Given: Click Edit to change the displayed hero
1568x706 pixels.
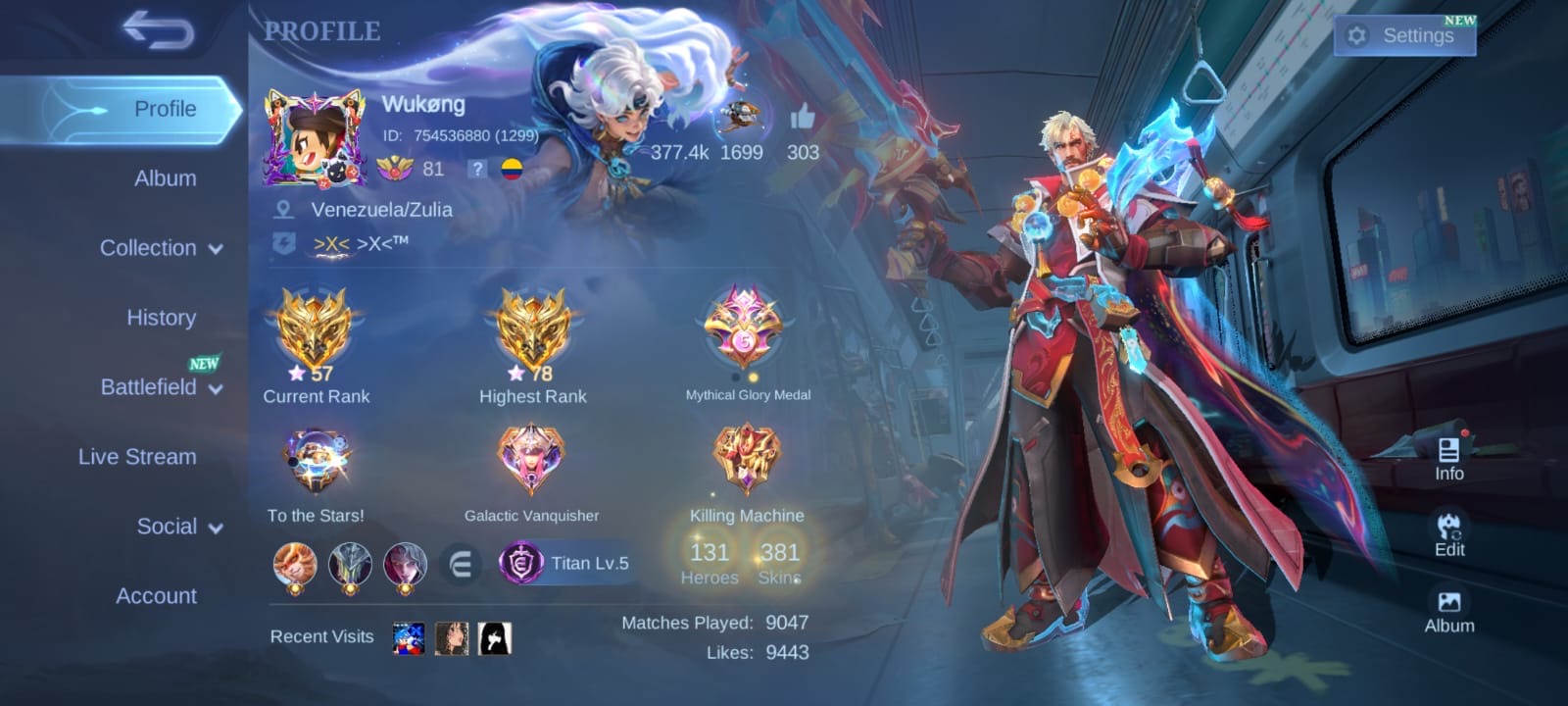Looking at the screenshot, I should click(x=1448, y=534).
